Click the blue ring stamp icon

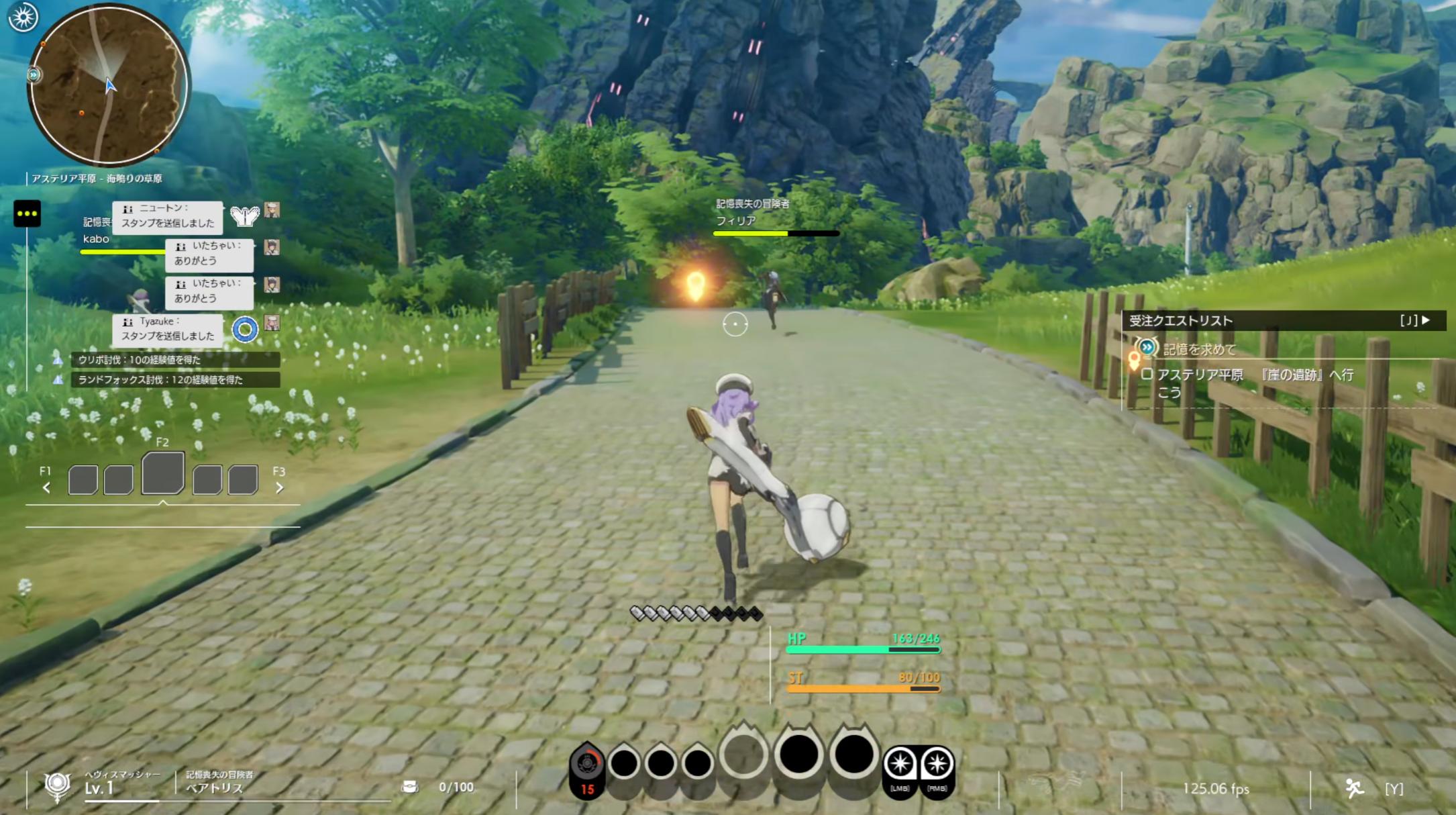tap(245, 329)
